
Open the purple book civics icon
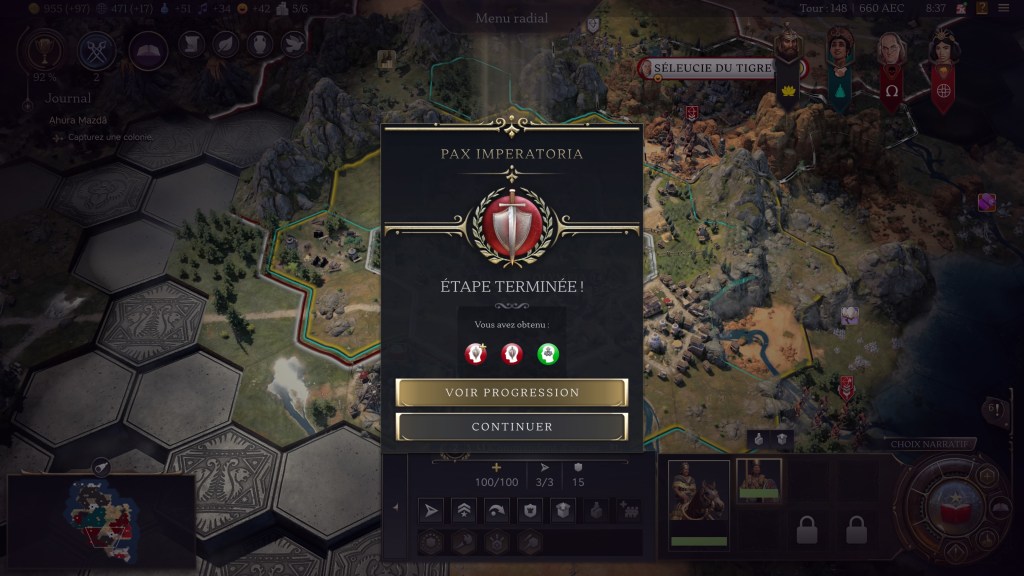(148, 48)
